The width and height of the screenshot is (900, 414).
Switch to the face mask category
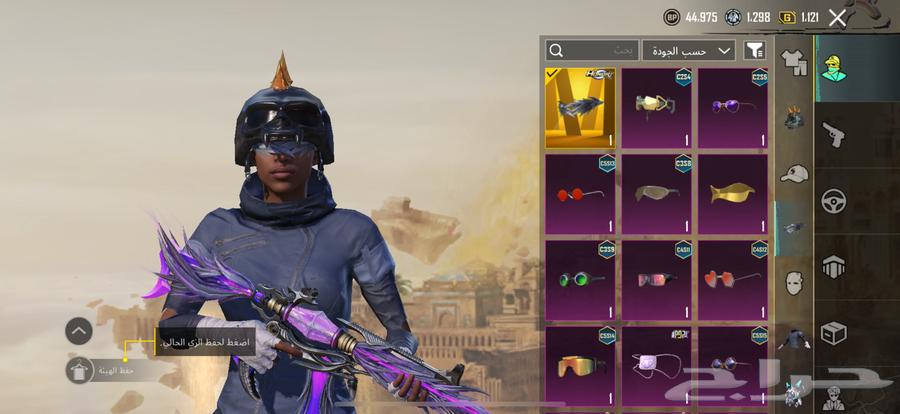pyautogui.click(x=795, y=283)
